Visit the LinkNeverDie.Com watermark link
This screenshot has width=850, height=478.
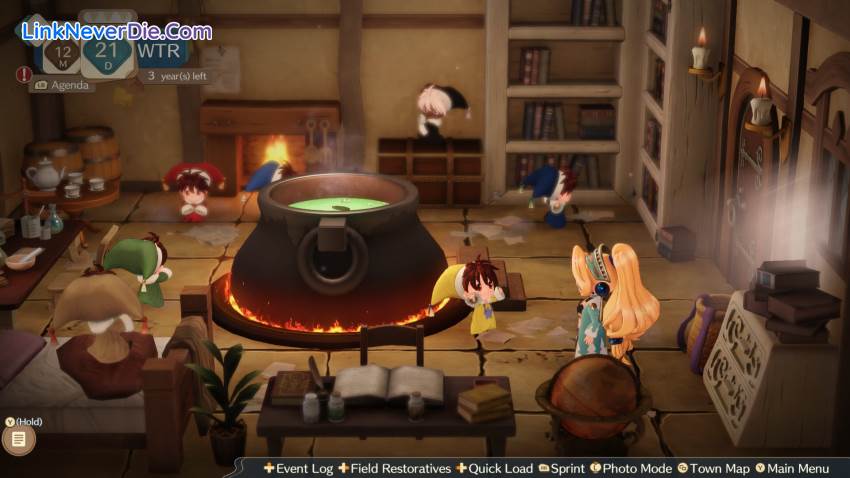[116, 31]
